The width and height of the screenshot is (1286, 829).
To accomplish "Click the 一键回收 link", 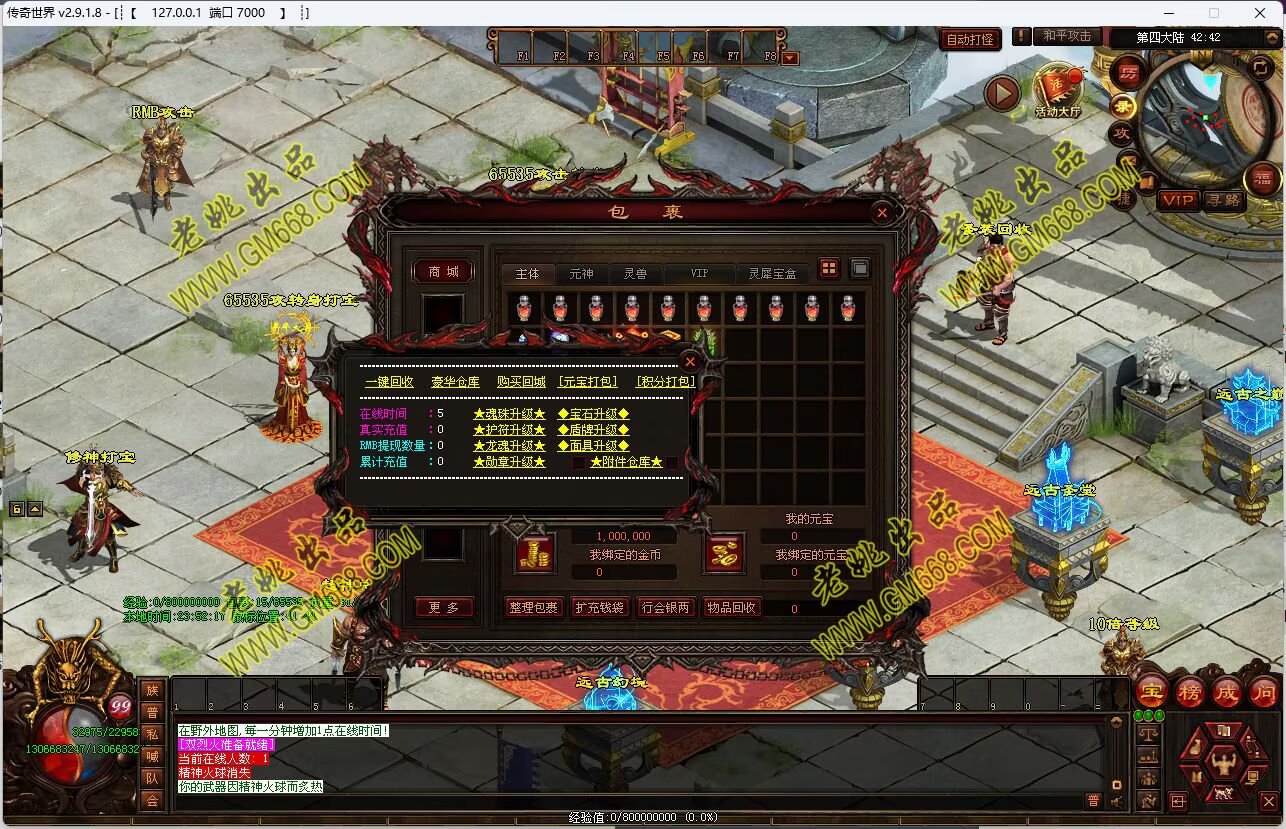I will point(389,382).
